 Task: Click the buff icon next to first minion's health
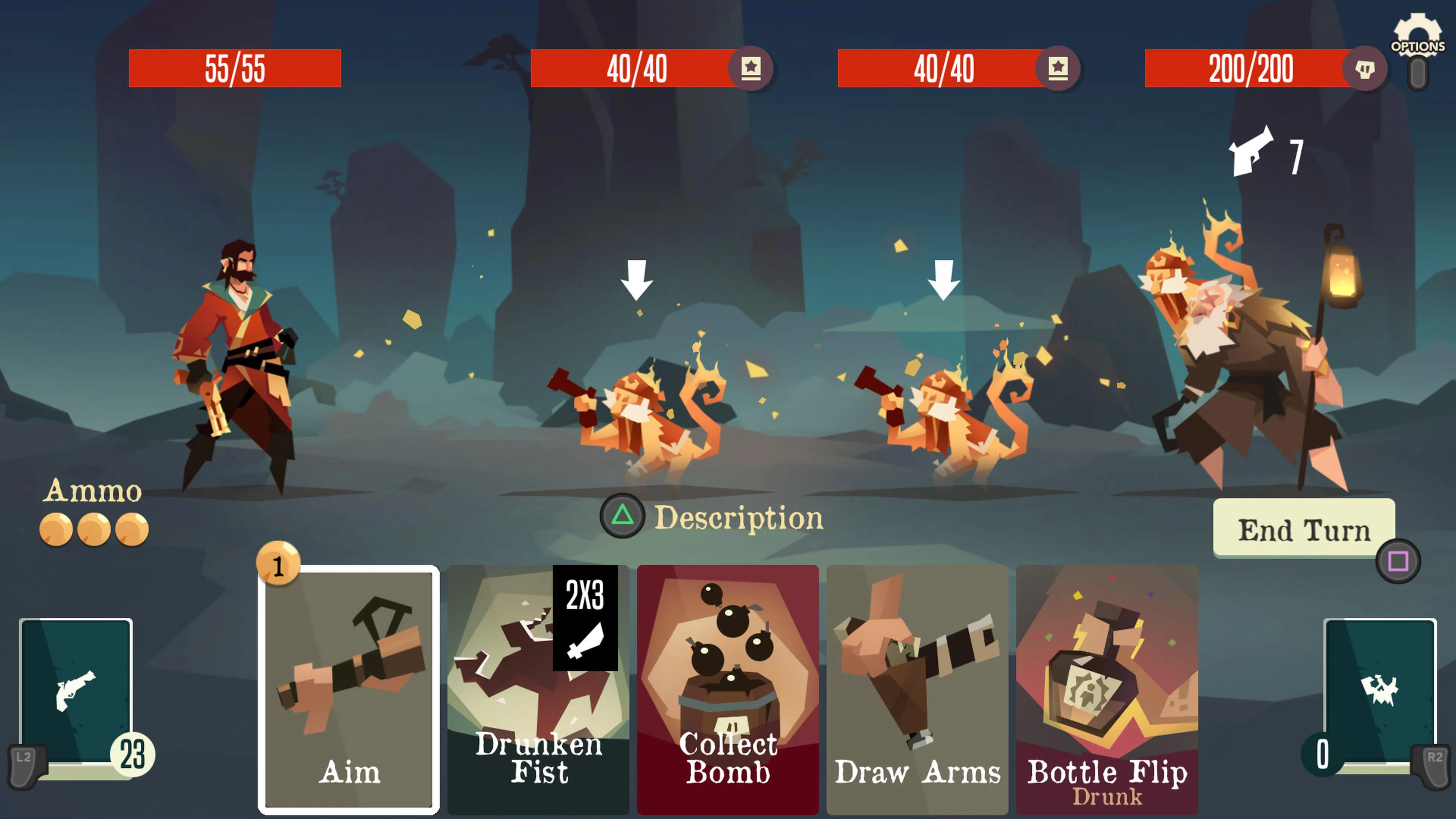tap(752, 69)
